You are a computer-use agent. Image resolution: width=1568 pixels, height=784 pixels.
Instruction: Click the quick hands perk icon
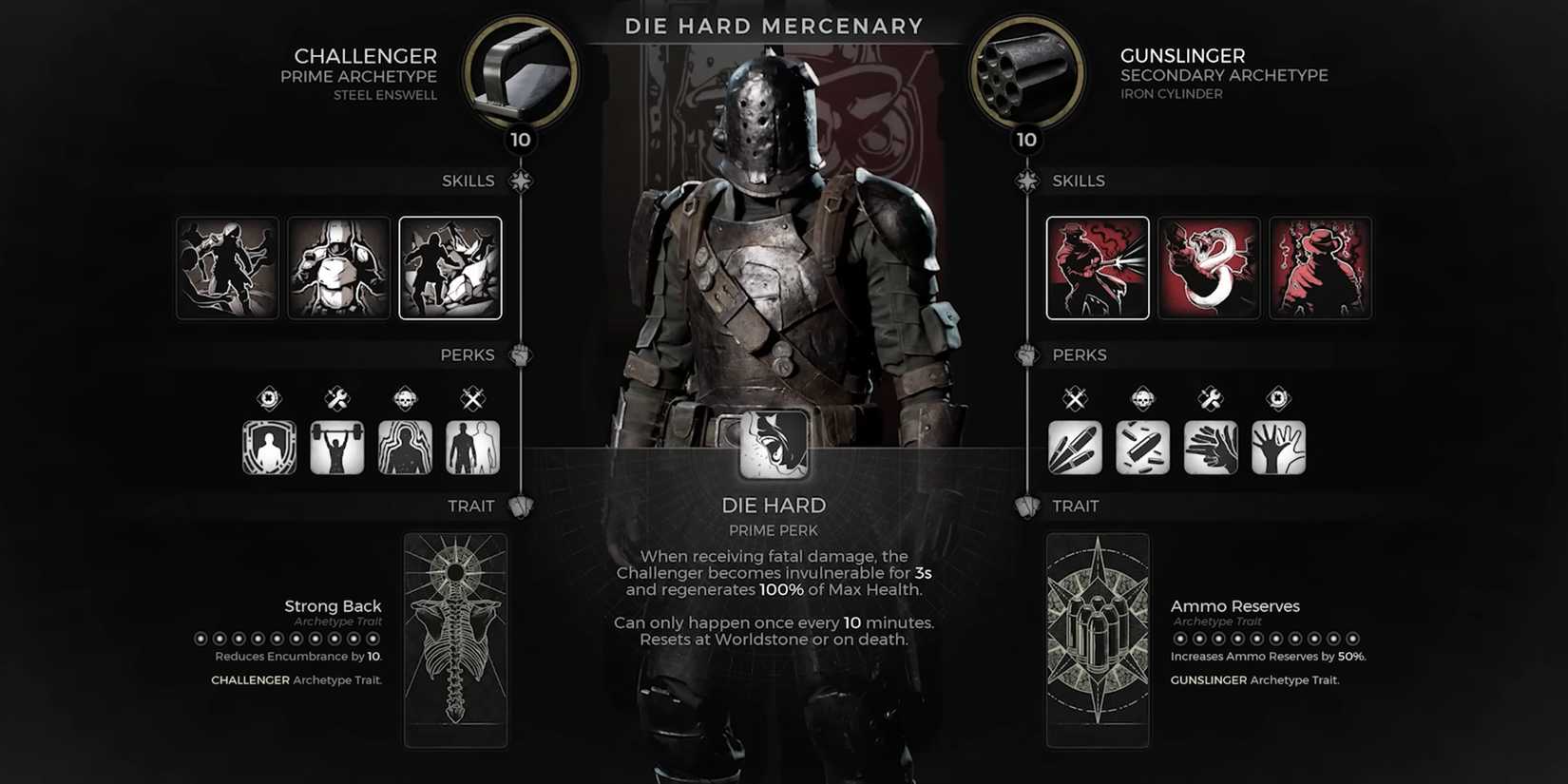(x=1211, y=446)
